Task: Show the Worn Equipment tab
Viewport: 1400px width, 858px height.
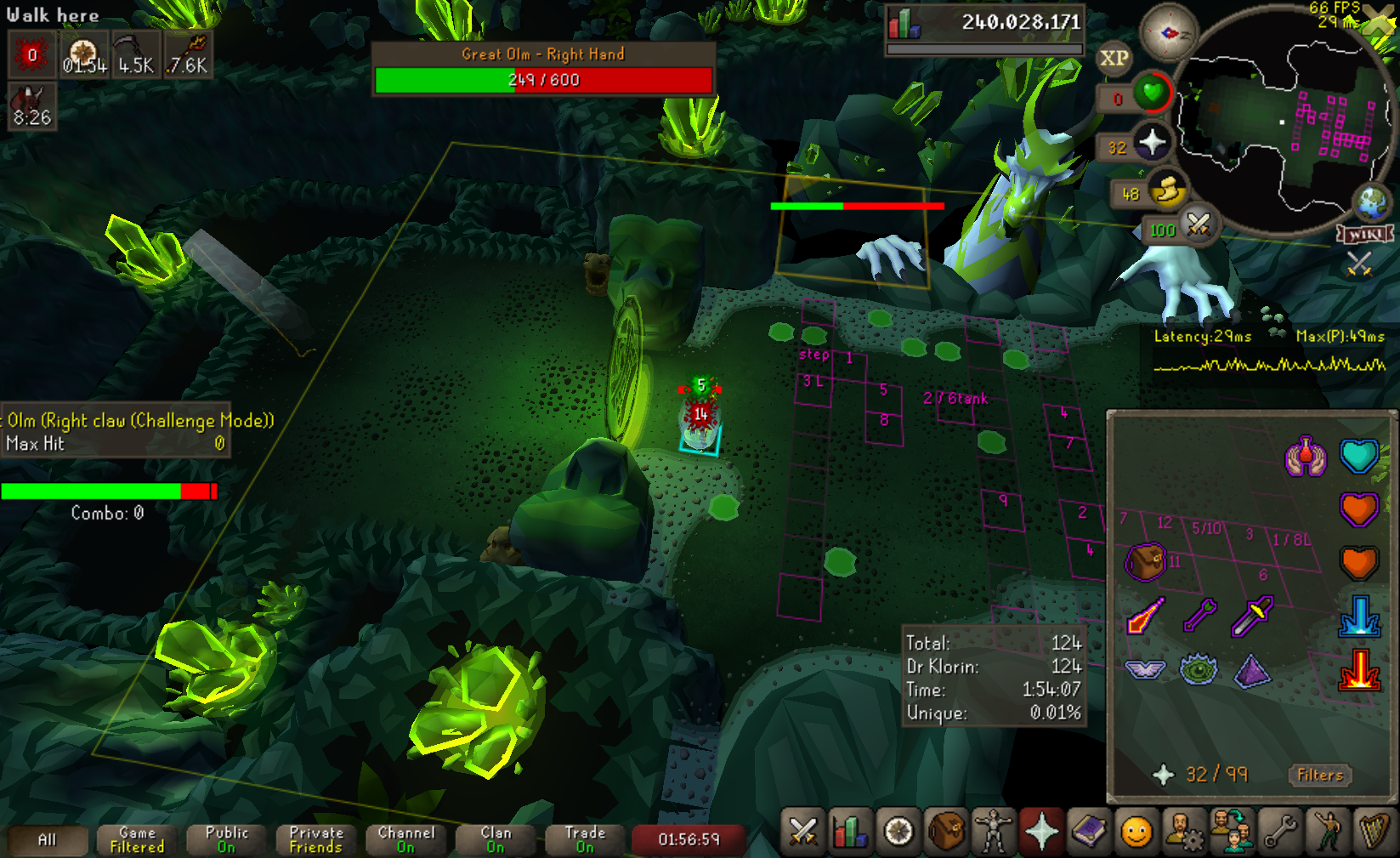Action: pyautogui.click(x=993, y=831)
